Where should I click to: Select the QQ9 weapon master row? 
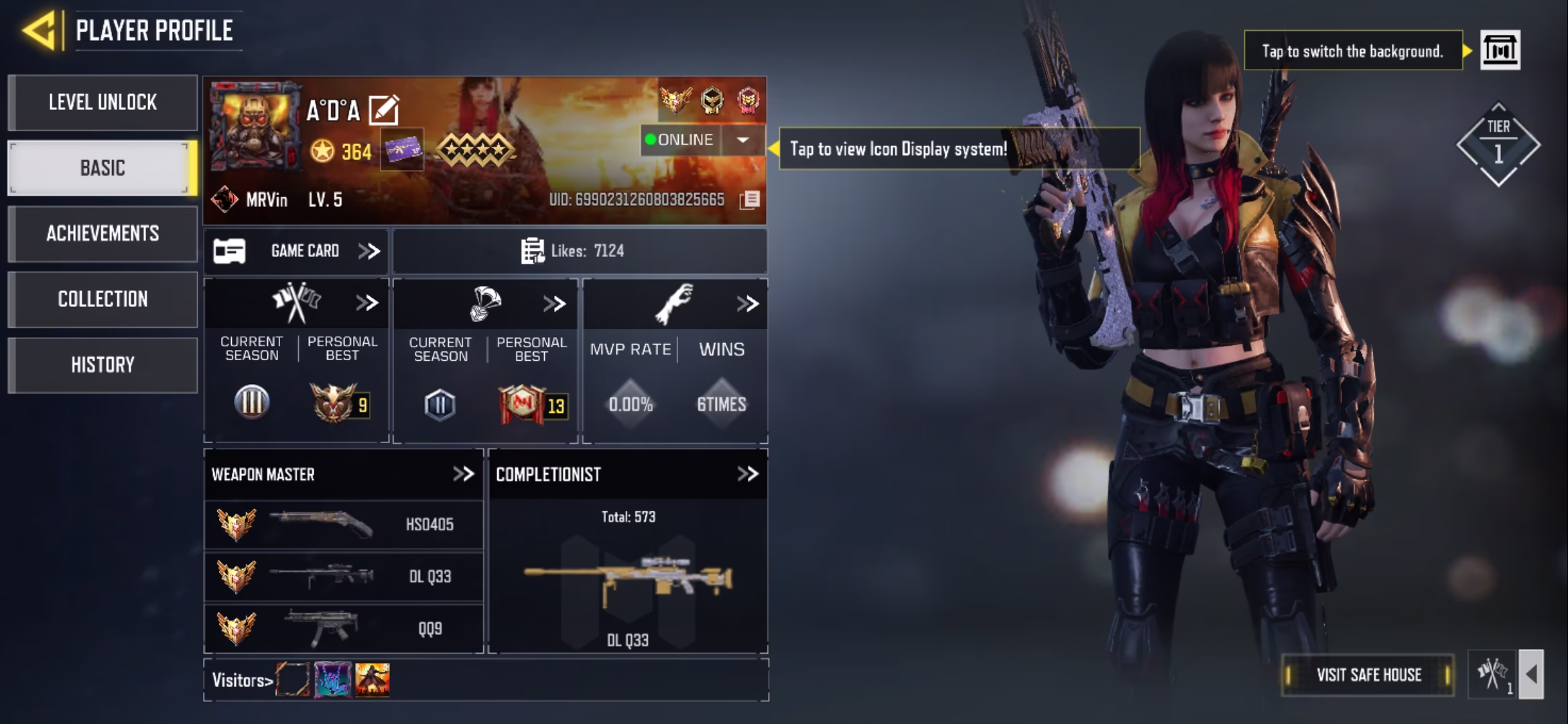(343, 629)
